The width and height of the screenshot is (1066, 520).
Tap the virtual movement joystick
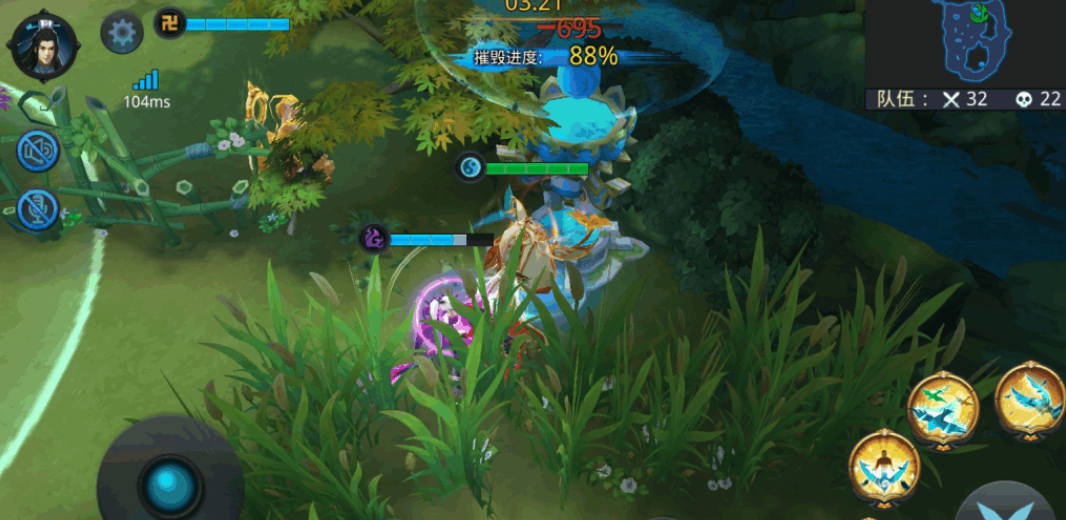click(x=169, y=484)
